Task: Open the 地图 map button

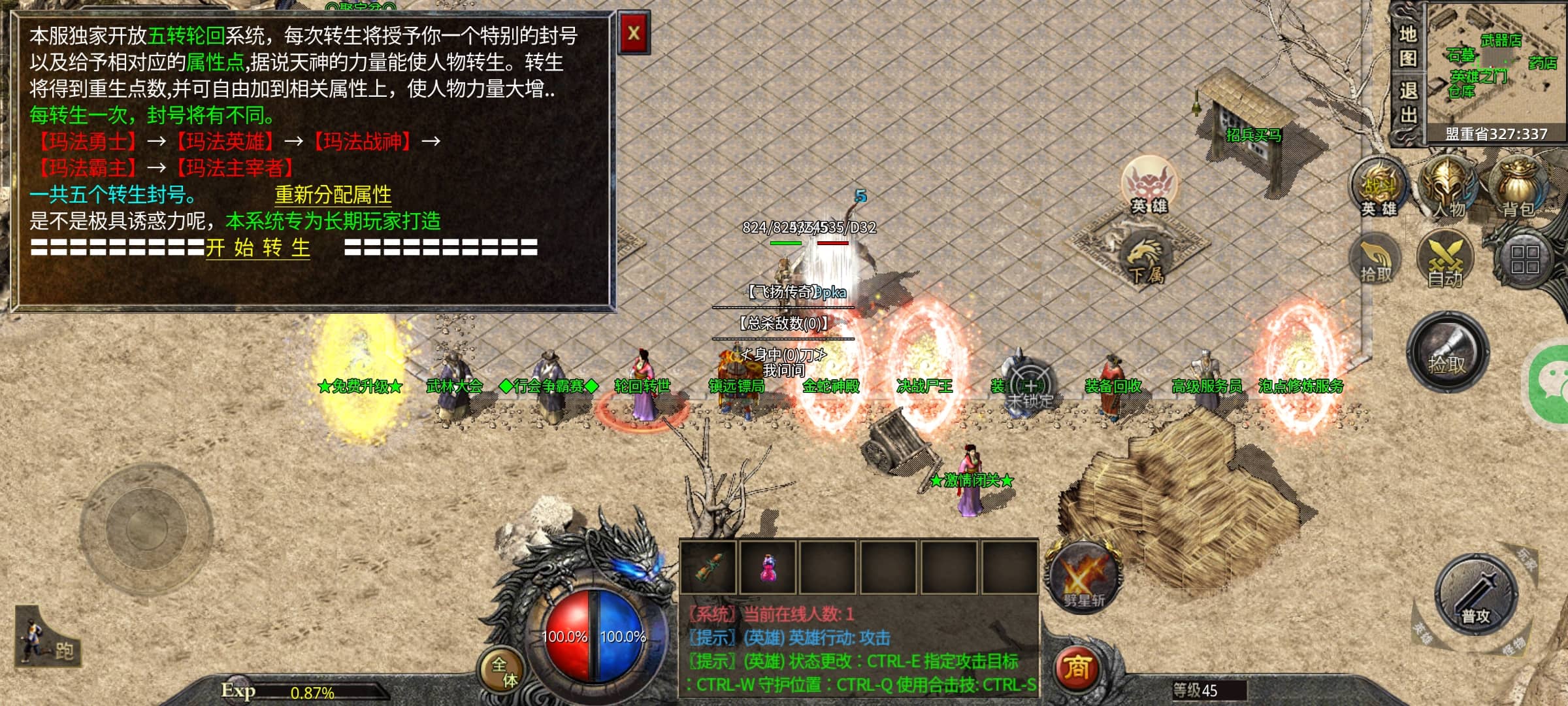Action: click(1408, 46)
